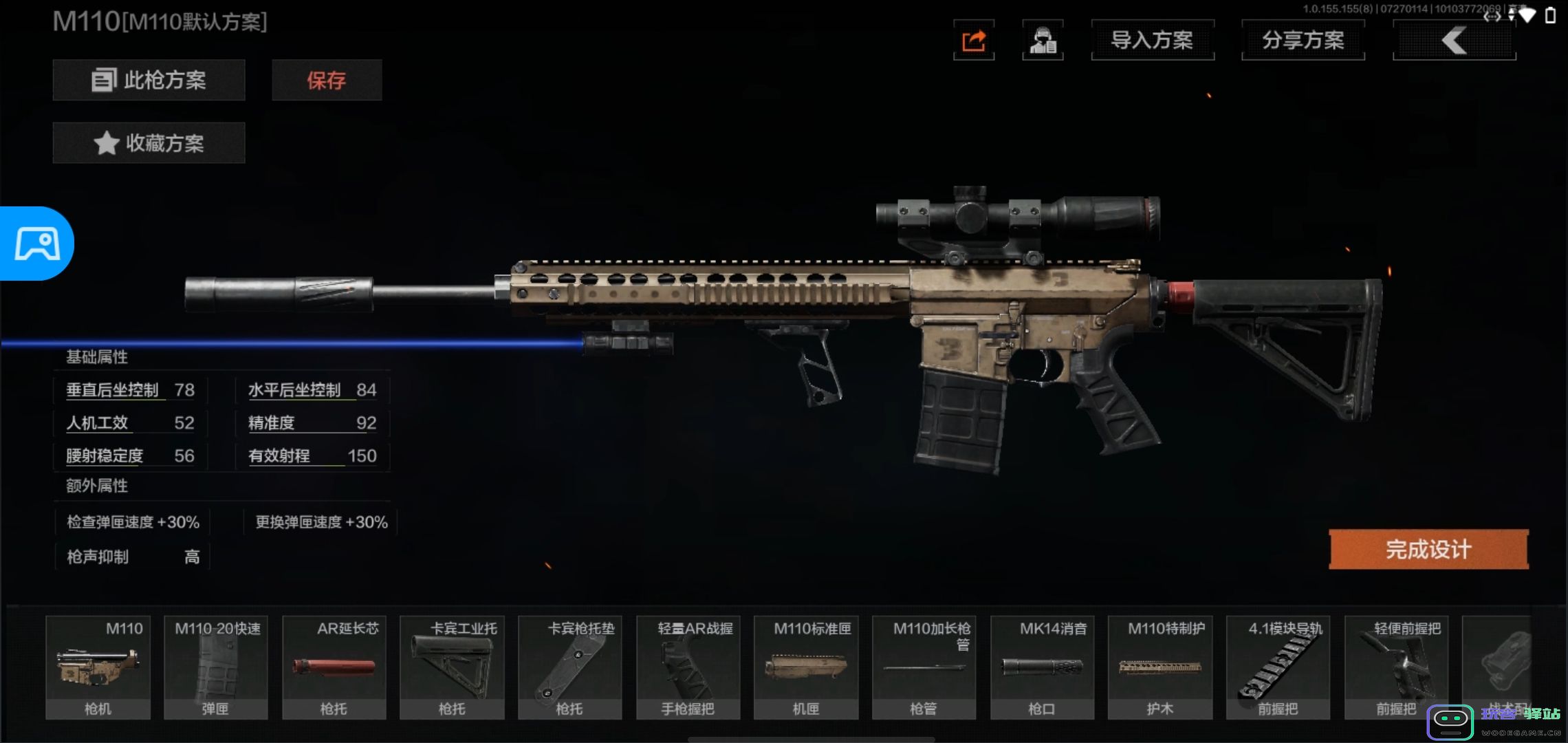Screen dimensions: 1568x743
Task: Select 分享方案 share scheme button
Action: point(1303,41)
